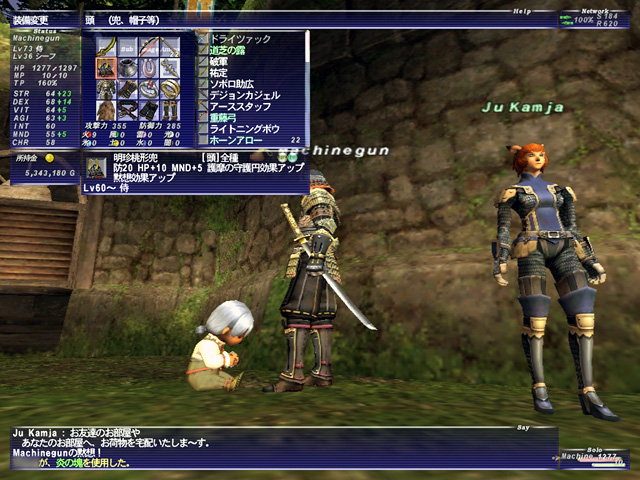Choose the feet boots slot
The height and width of the screenshot is (480, 640).
click(170, 110)
